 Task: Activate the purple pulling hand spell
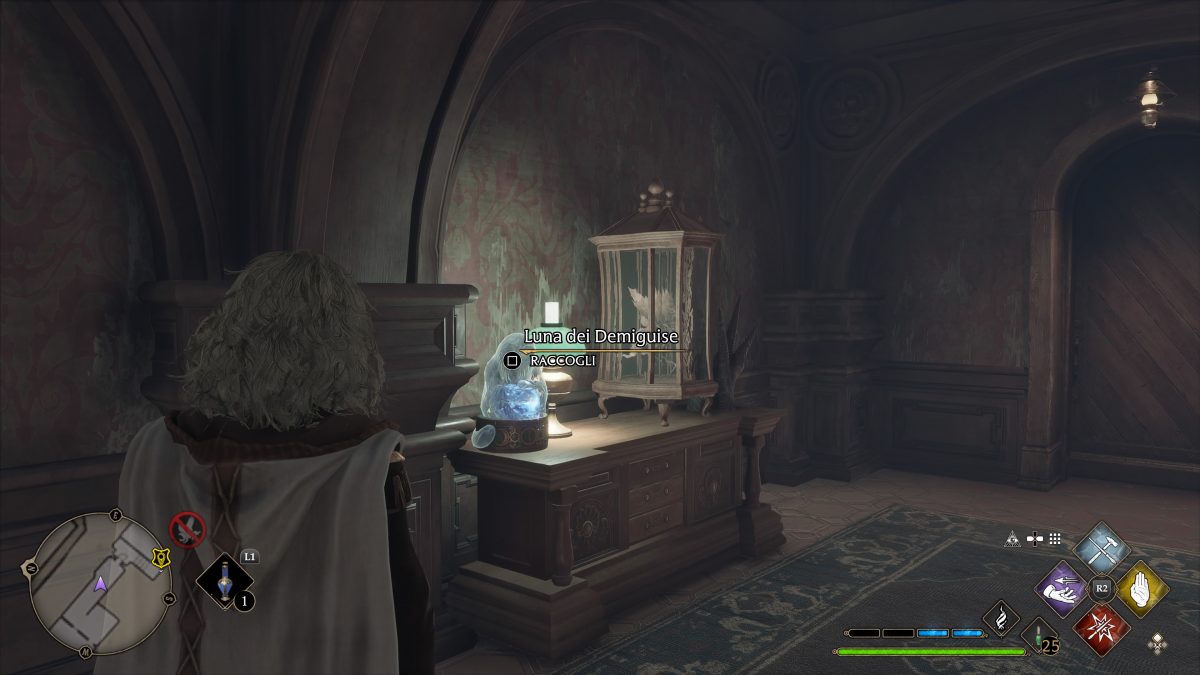click(1061, 590)
